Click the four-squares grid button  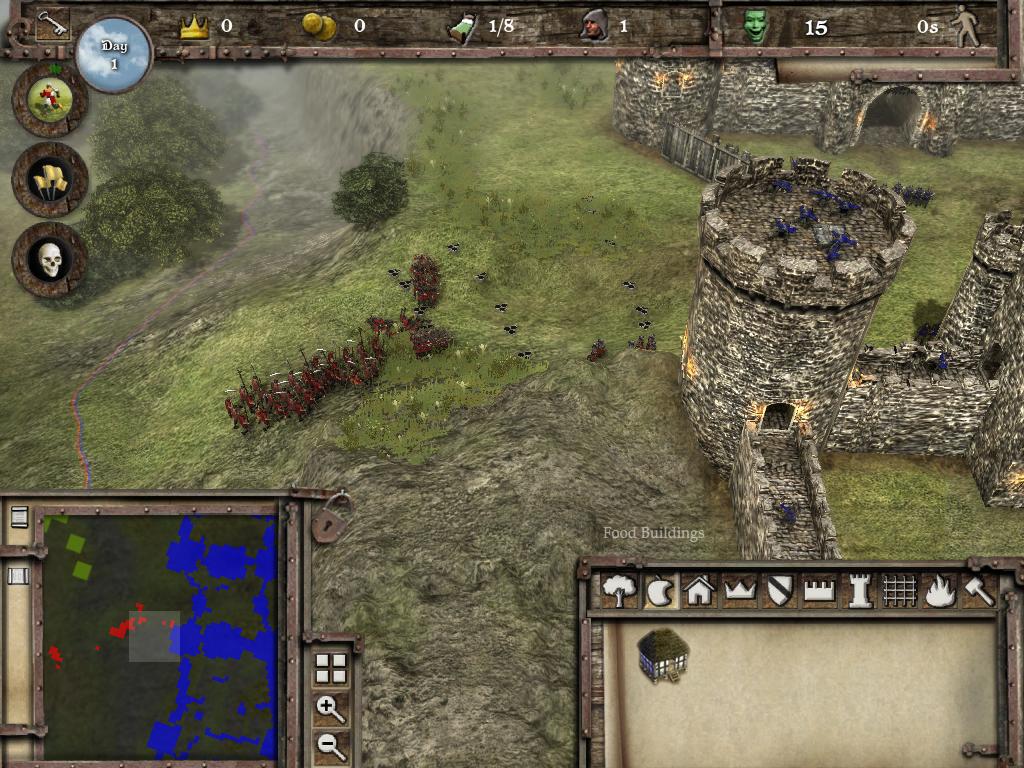tap(331, 668)
